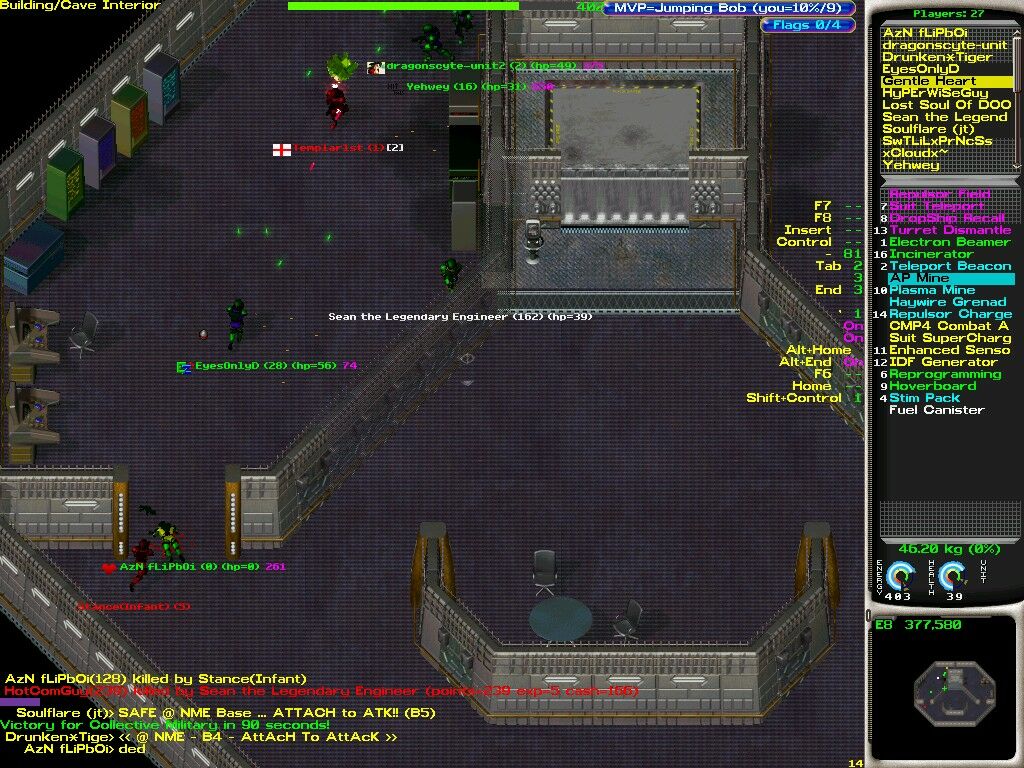The width and height of the screenshot is (1024, 768).
Task: Choose Yehwey from the player list
Action: (x=911, y=165)
